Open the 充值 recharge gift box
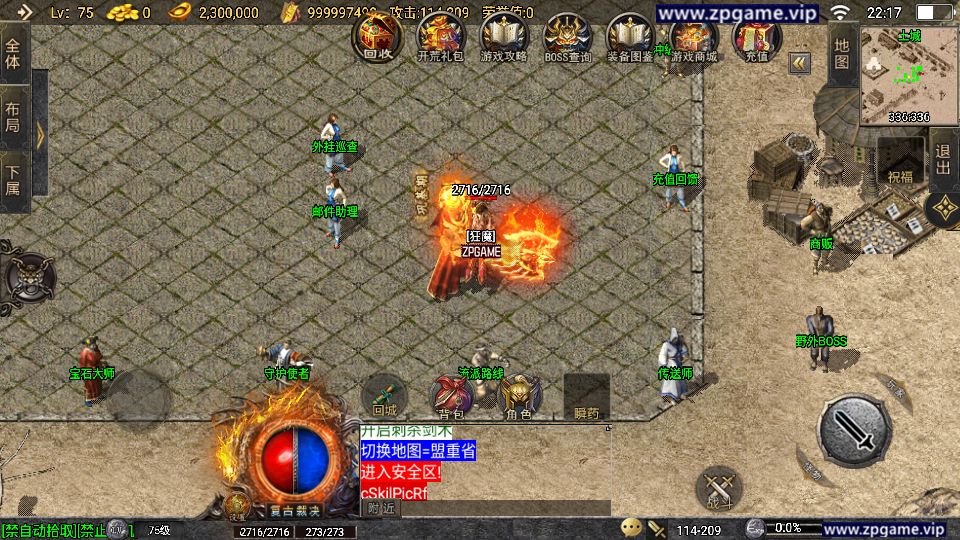Screen dimensions: 960x540 [757, 38]
